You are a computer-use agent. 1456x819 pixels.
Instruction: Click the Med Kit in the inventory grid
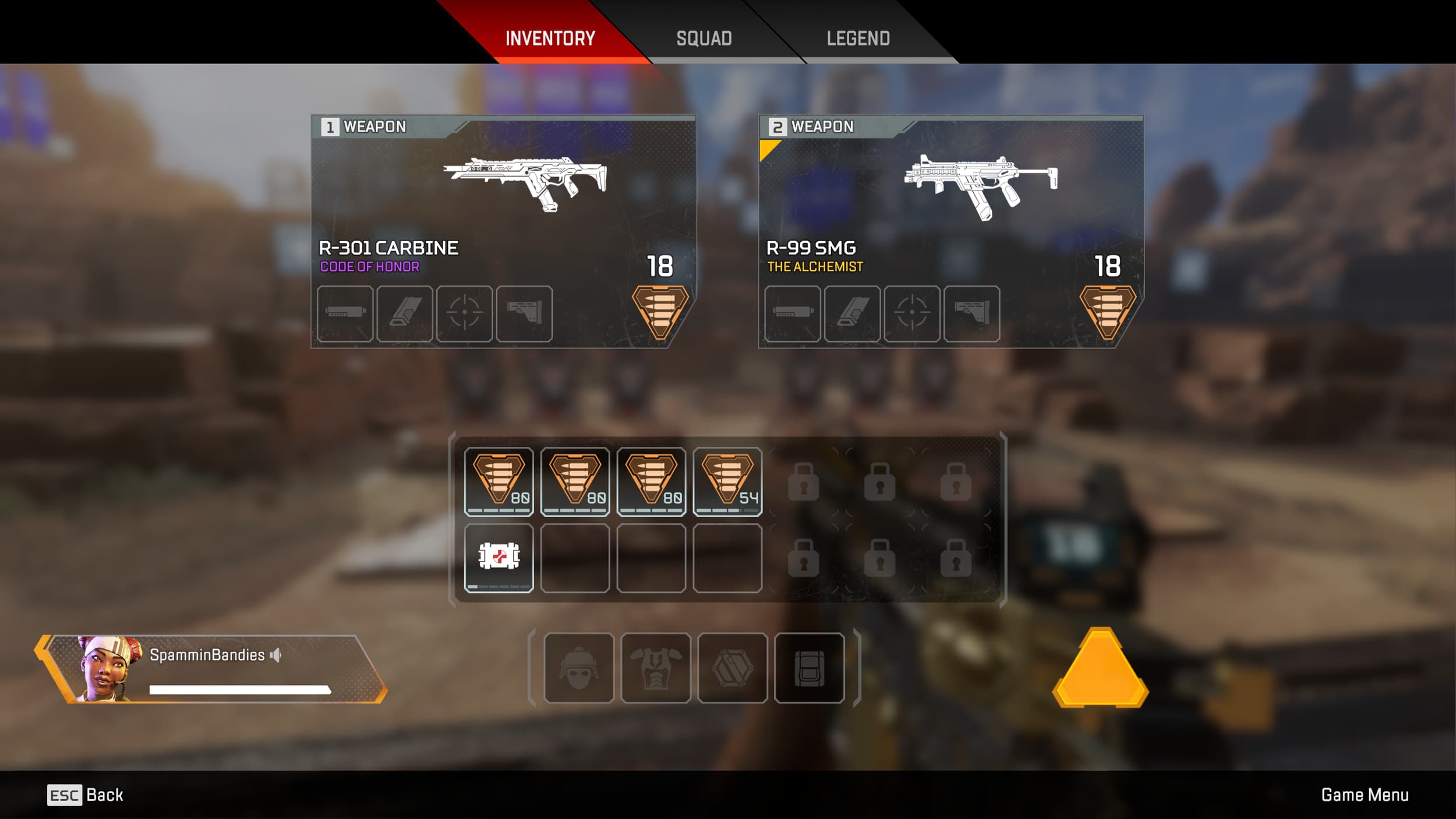tap(500, 557)
